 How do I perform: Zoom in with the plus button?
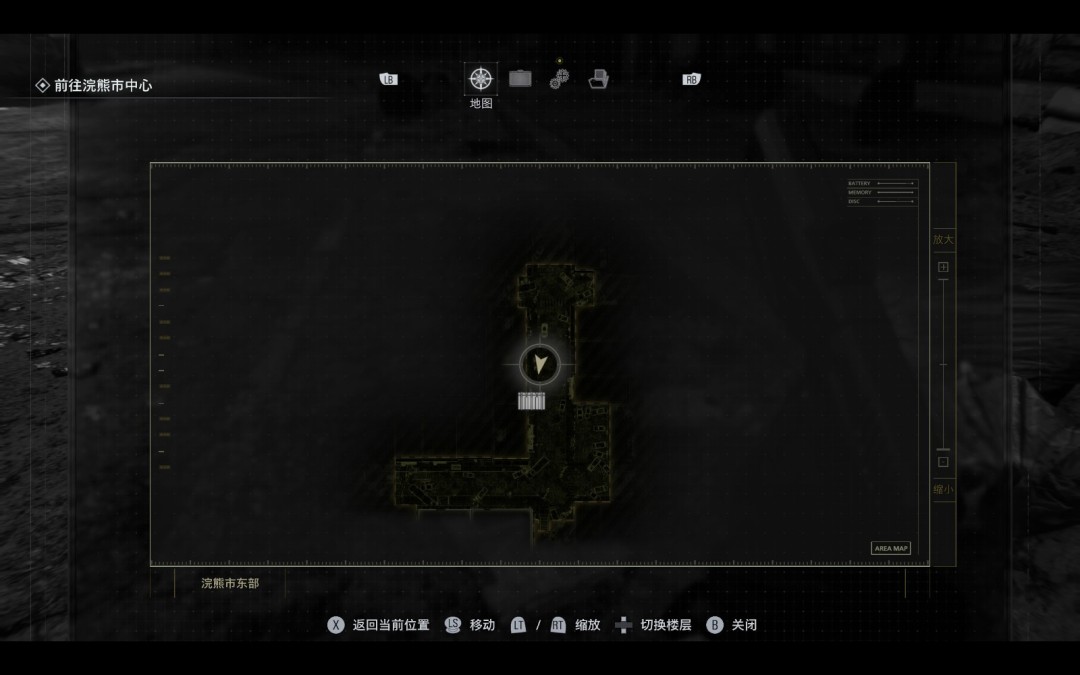pos(943,267)
